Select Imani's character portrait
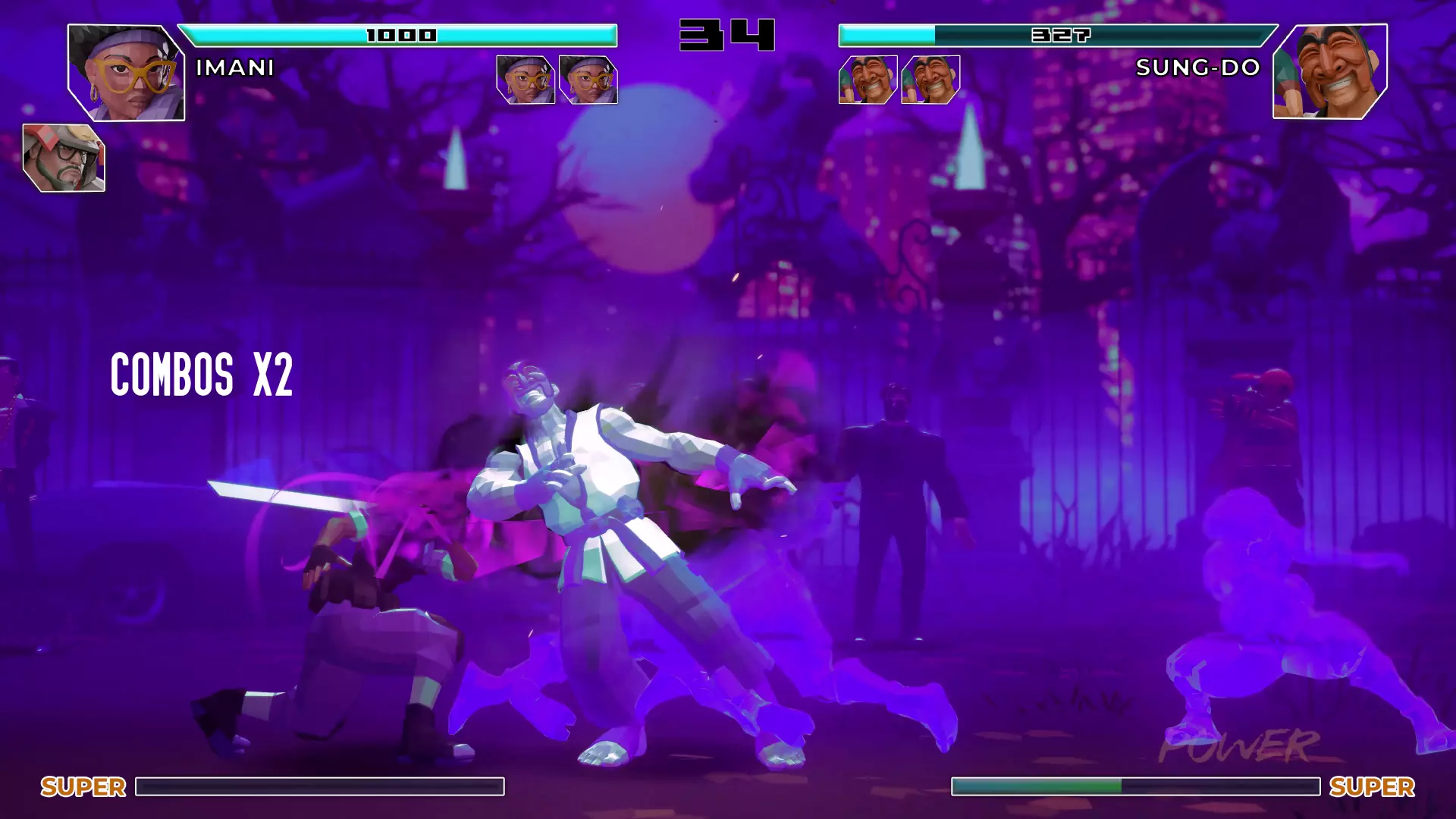This screenshot has height=819, width=1456. pos(126,73)
